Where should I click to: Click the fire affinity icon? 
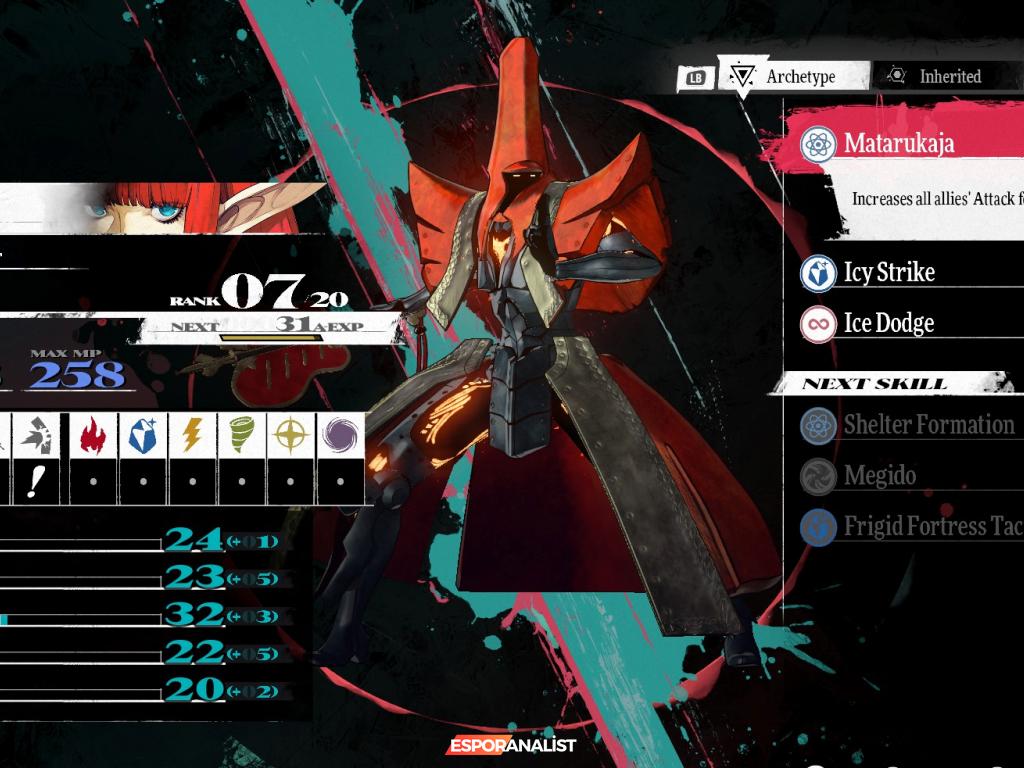tap(94, 434)
